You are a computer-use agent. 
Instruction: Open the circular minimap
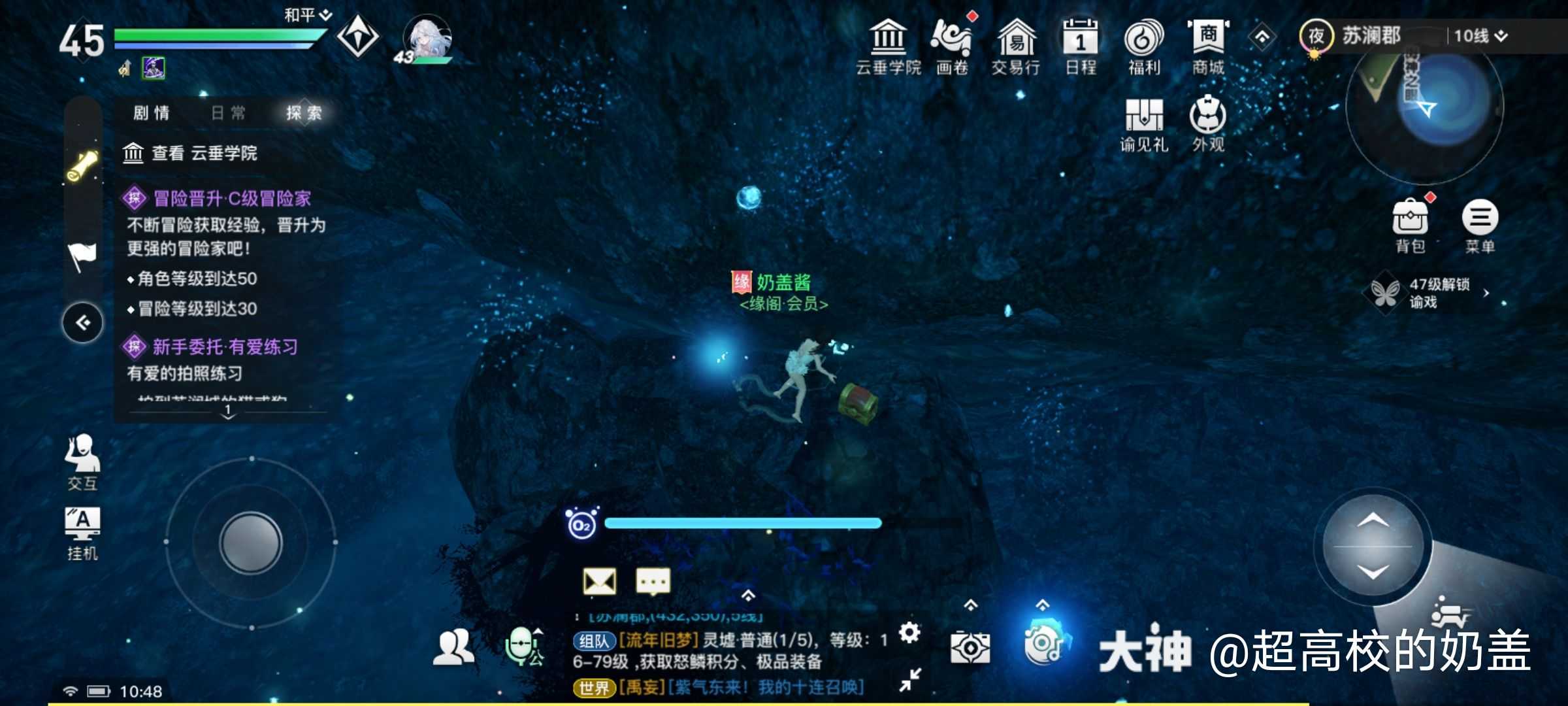click(1424, 108)
